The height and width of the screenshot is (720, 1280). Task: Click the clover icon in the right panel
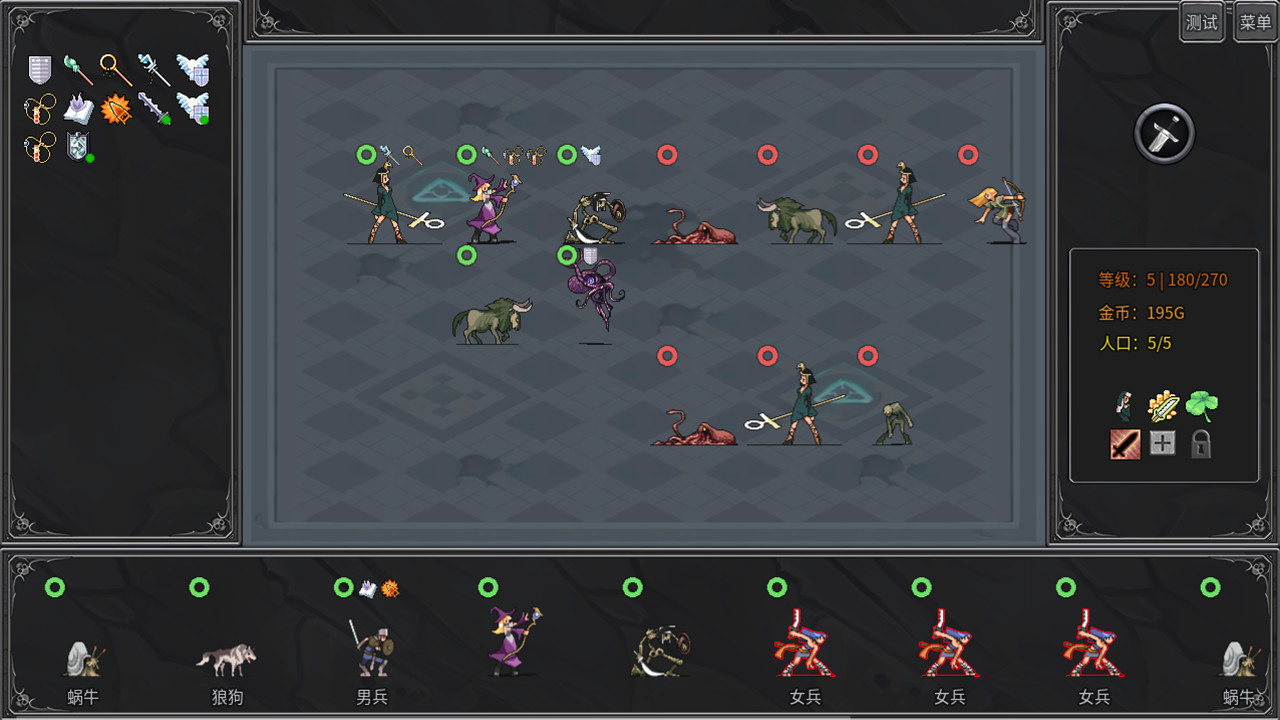(x=1203, y=405)
